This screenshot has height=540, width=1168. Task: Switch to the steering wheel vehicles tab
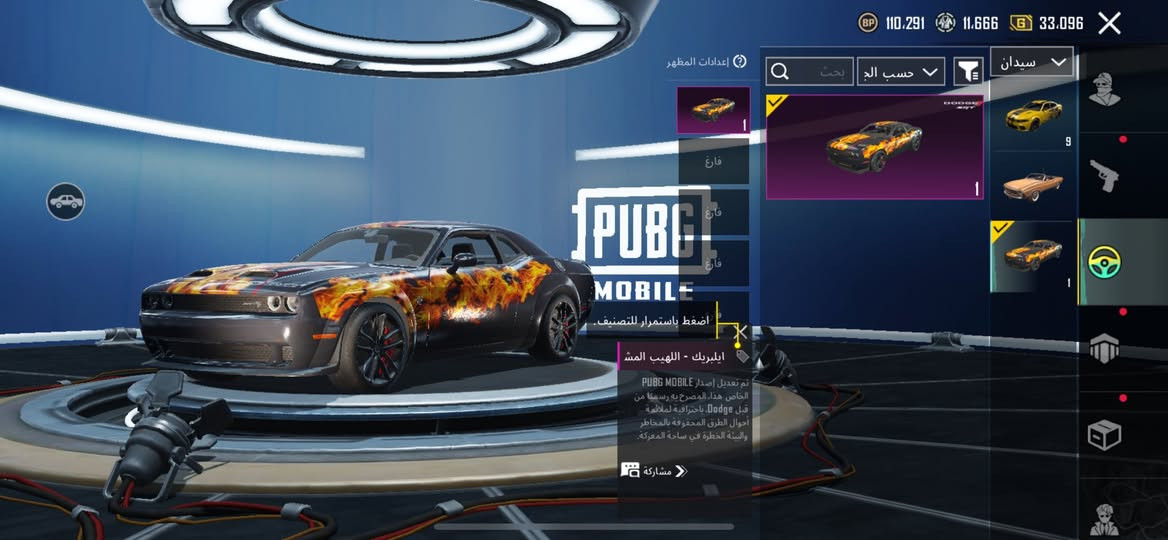pyautogui.click(x=1105, y=262)
